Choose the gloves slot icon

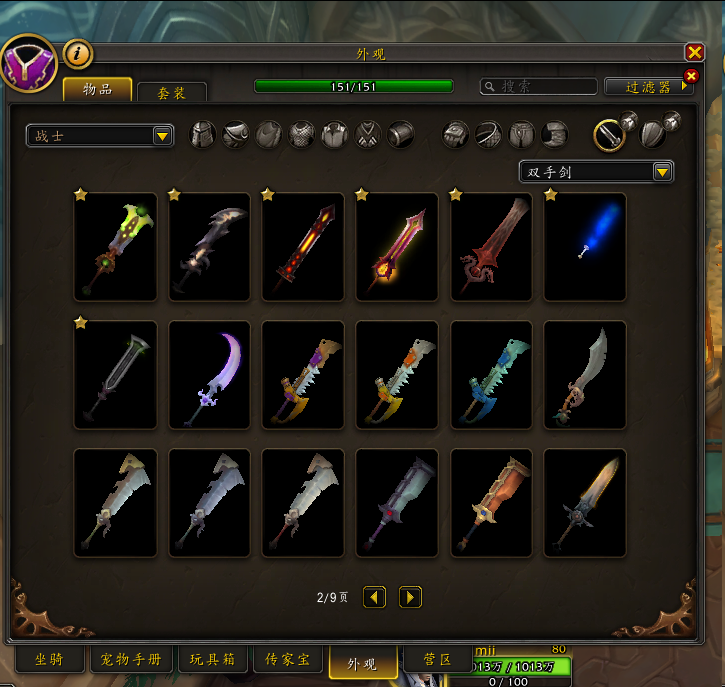456,134
